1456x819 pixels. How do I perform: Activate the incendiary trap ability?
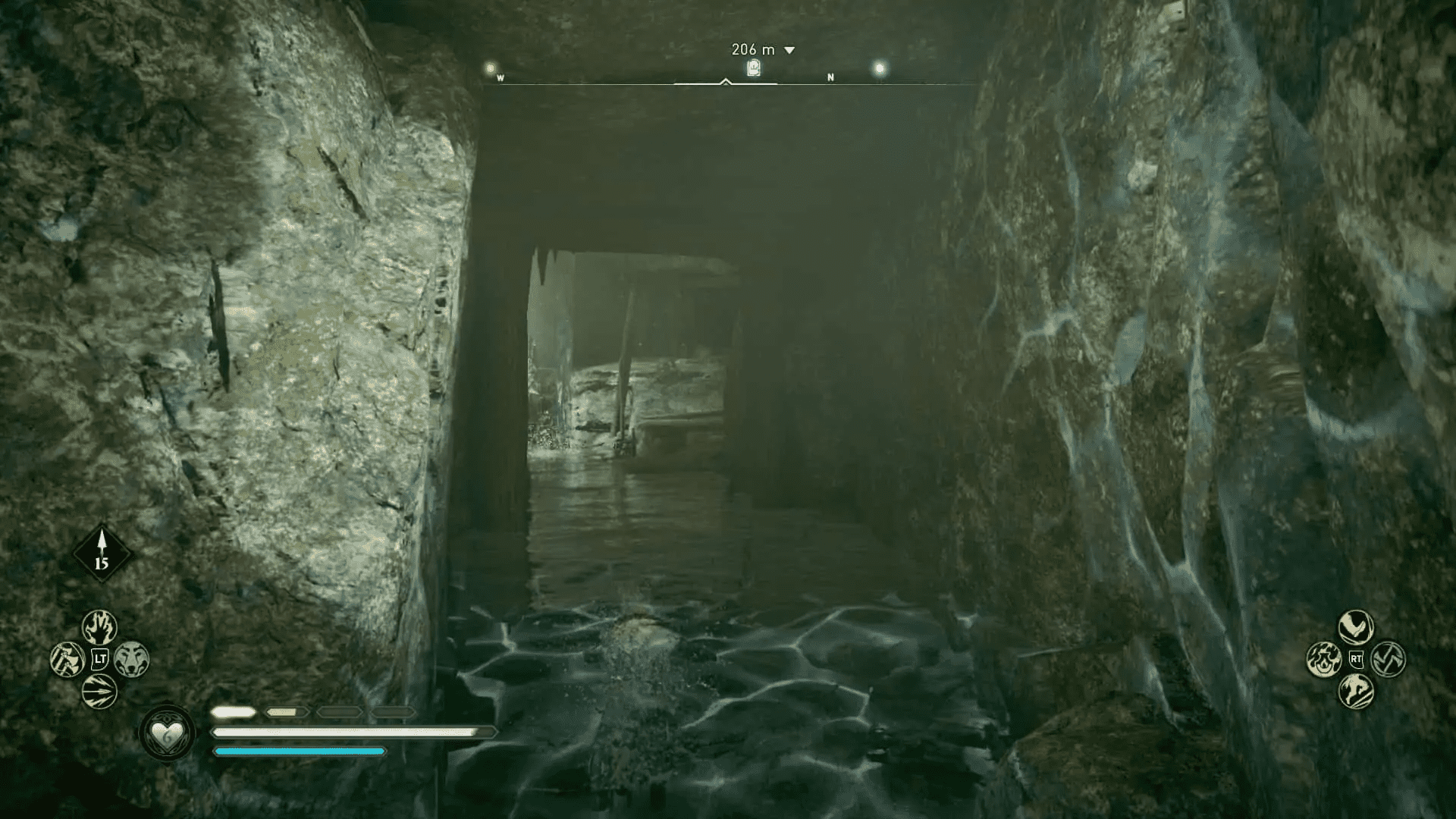click(1324, 660)
